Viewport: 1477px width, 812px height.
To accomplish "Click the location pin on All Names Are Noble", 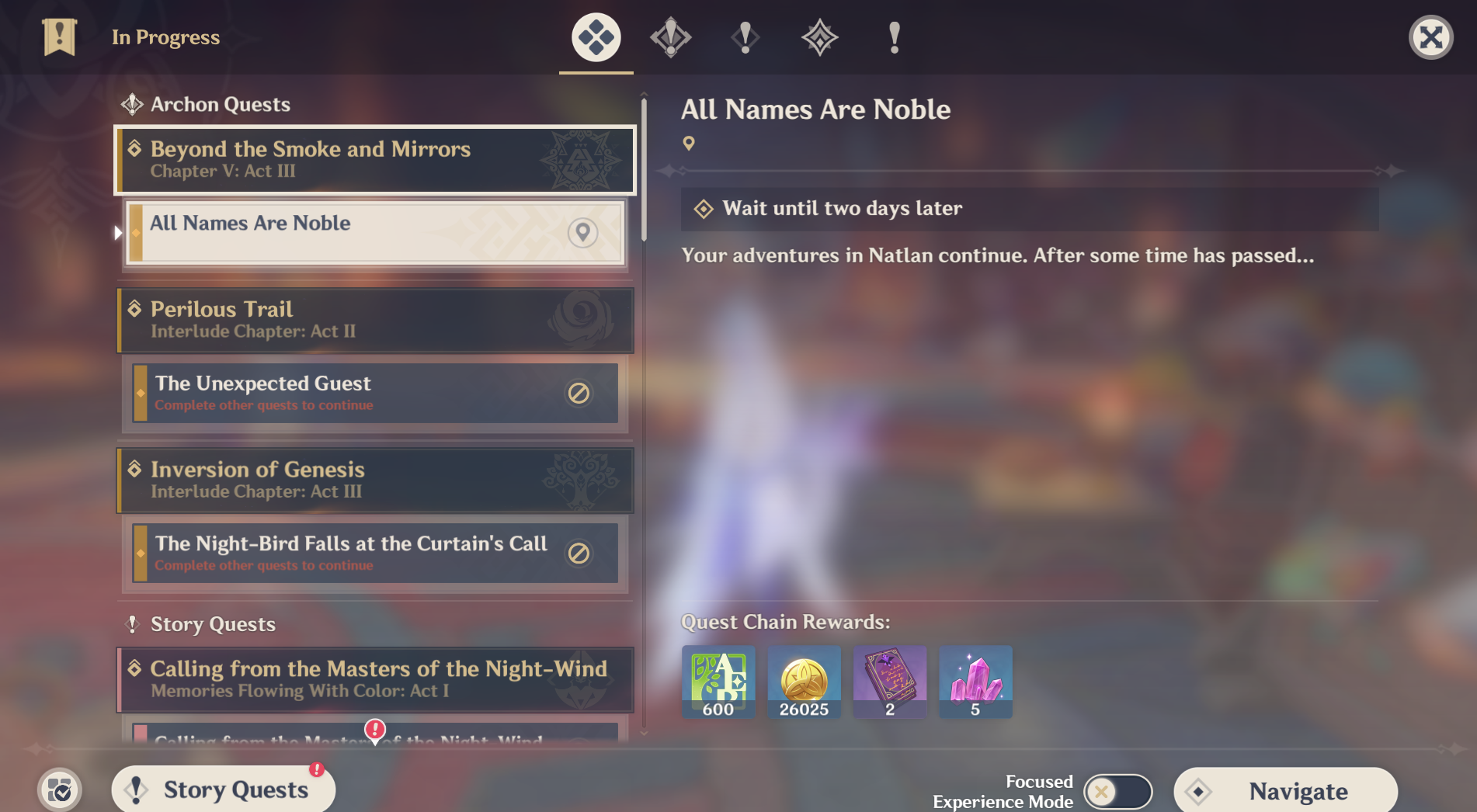I will 582,232.
